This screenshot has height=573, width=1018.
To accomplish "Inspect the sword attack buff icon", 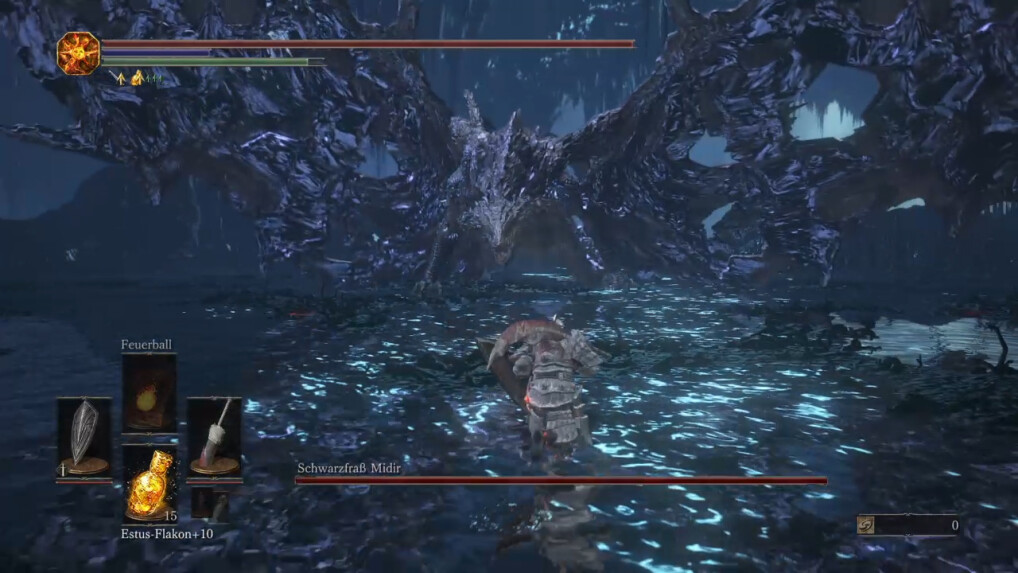I will 118,76.
